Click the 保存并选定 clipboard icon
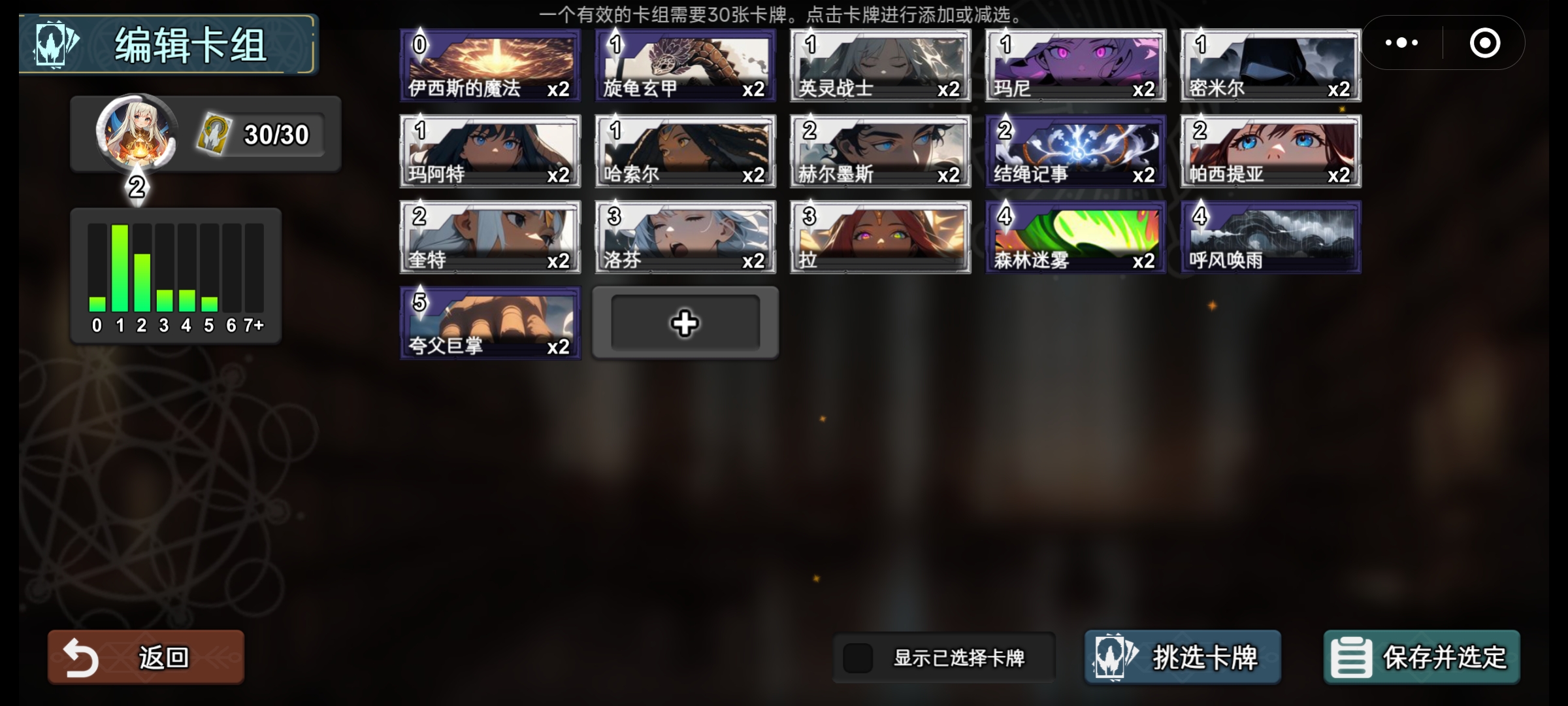The height and width of the screenshot is (706, 1568). 1350,658
